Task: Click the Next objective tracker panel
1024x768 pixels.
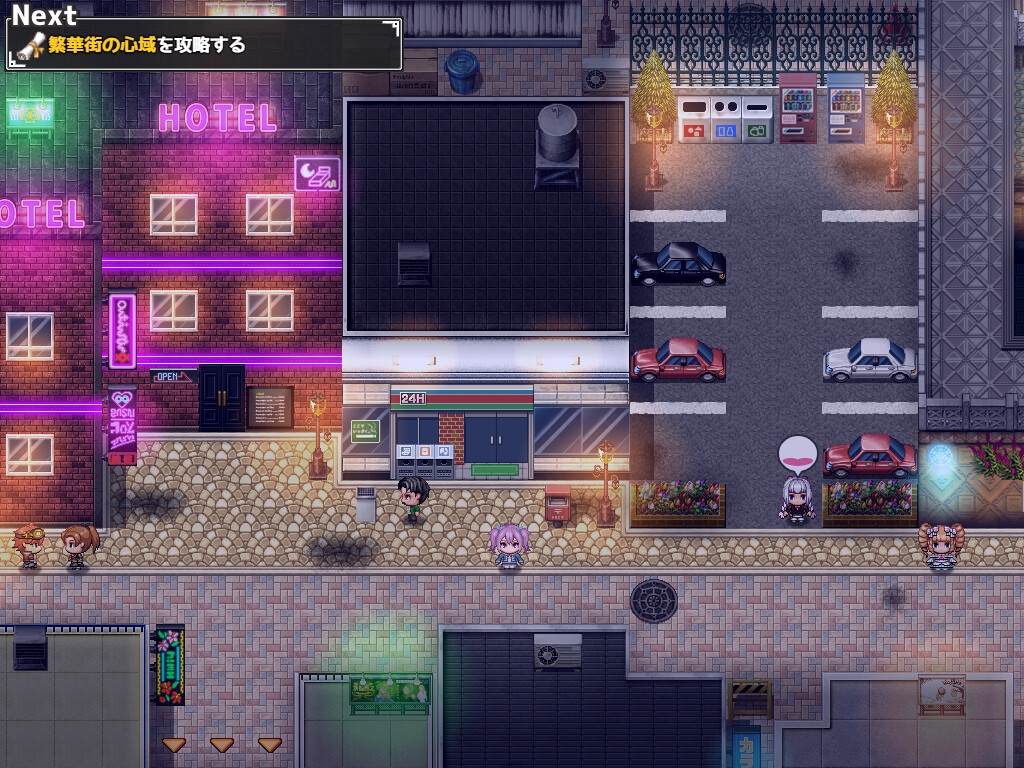Action: pyautogui.click(x=204, y=44)
